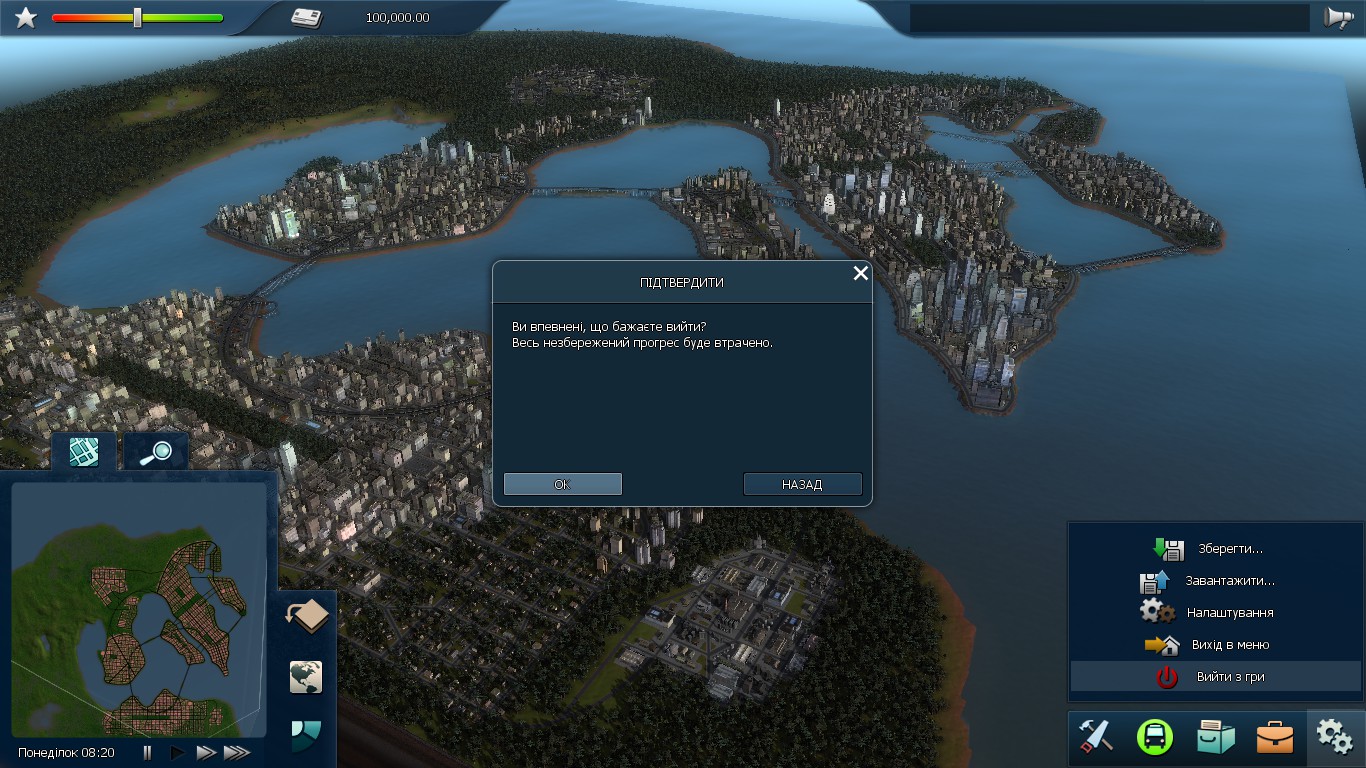This screenshot has height=768, width=1366.
Task: Open the info views magnifier icon above minimap
Action: tap(155, 451)
